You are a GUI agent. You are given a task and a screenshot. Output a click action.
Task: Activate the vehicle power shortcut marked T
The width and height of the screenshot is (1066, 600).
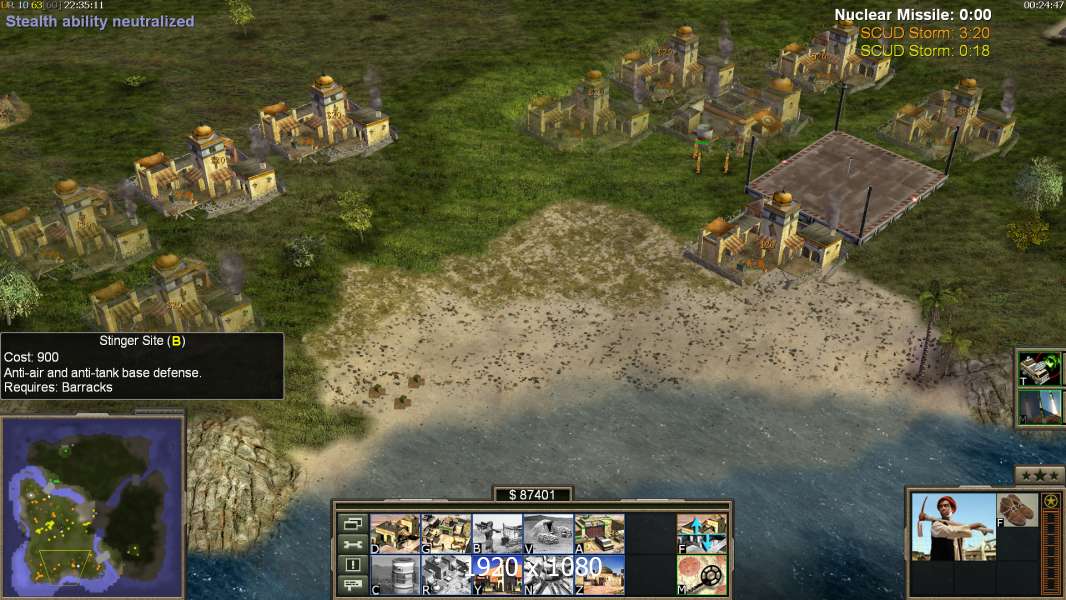1040,368
